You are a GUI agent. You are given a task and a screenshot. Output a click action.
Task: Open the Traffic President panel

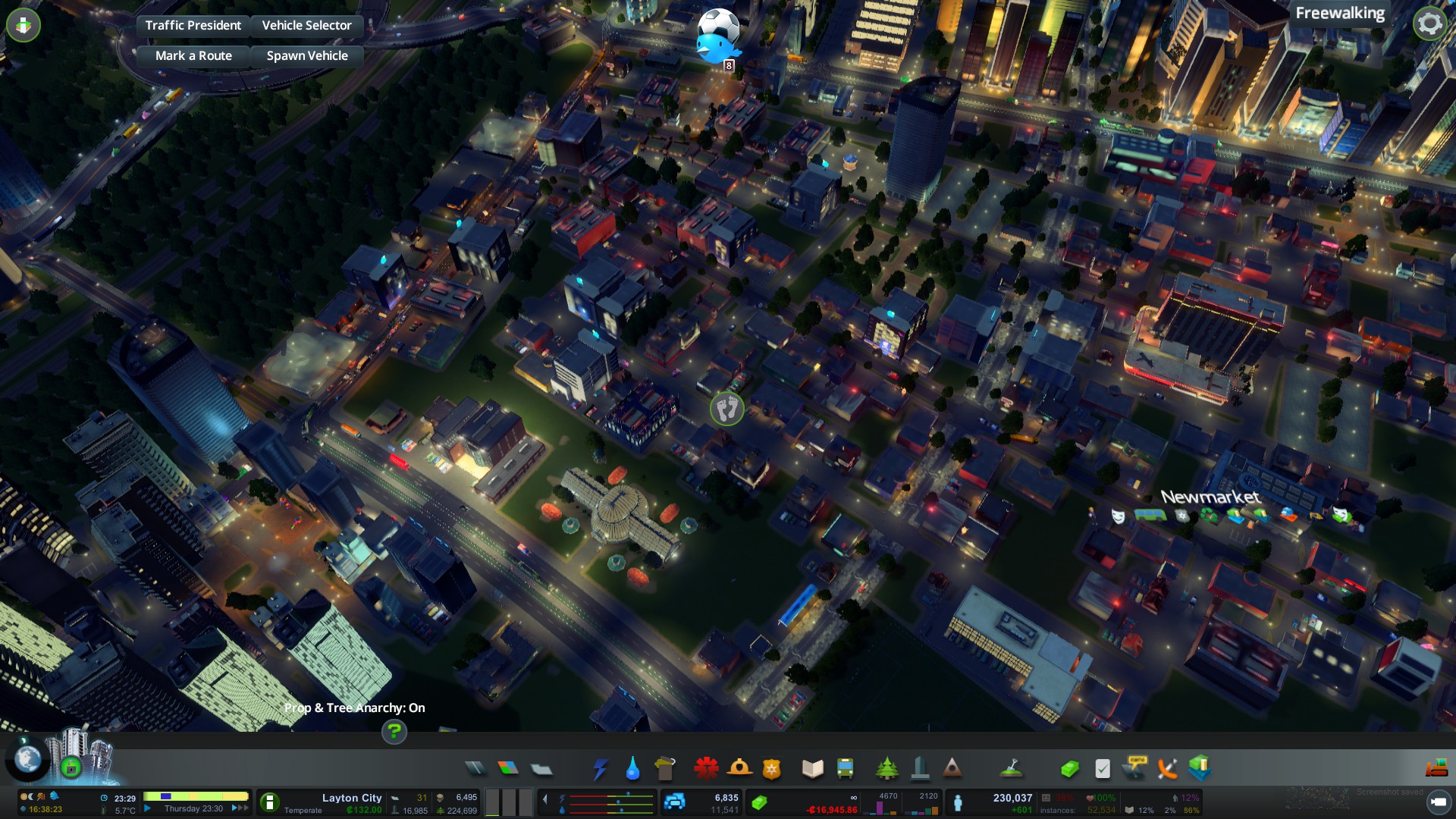[x=193, y=25]
